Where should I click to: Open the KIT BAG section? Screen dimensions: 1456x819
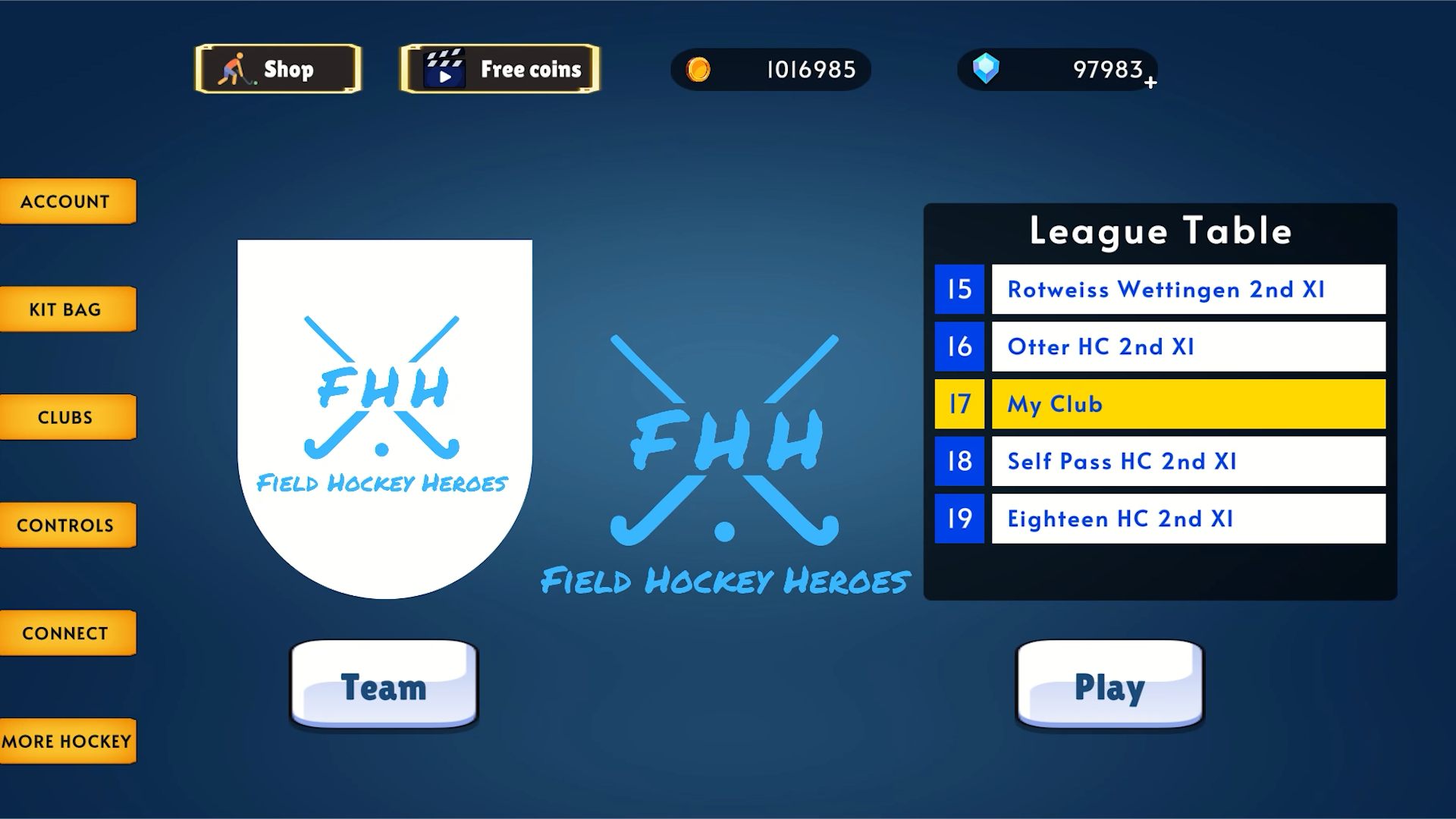[67, 309]
